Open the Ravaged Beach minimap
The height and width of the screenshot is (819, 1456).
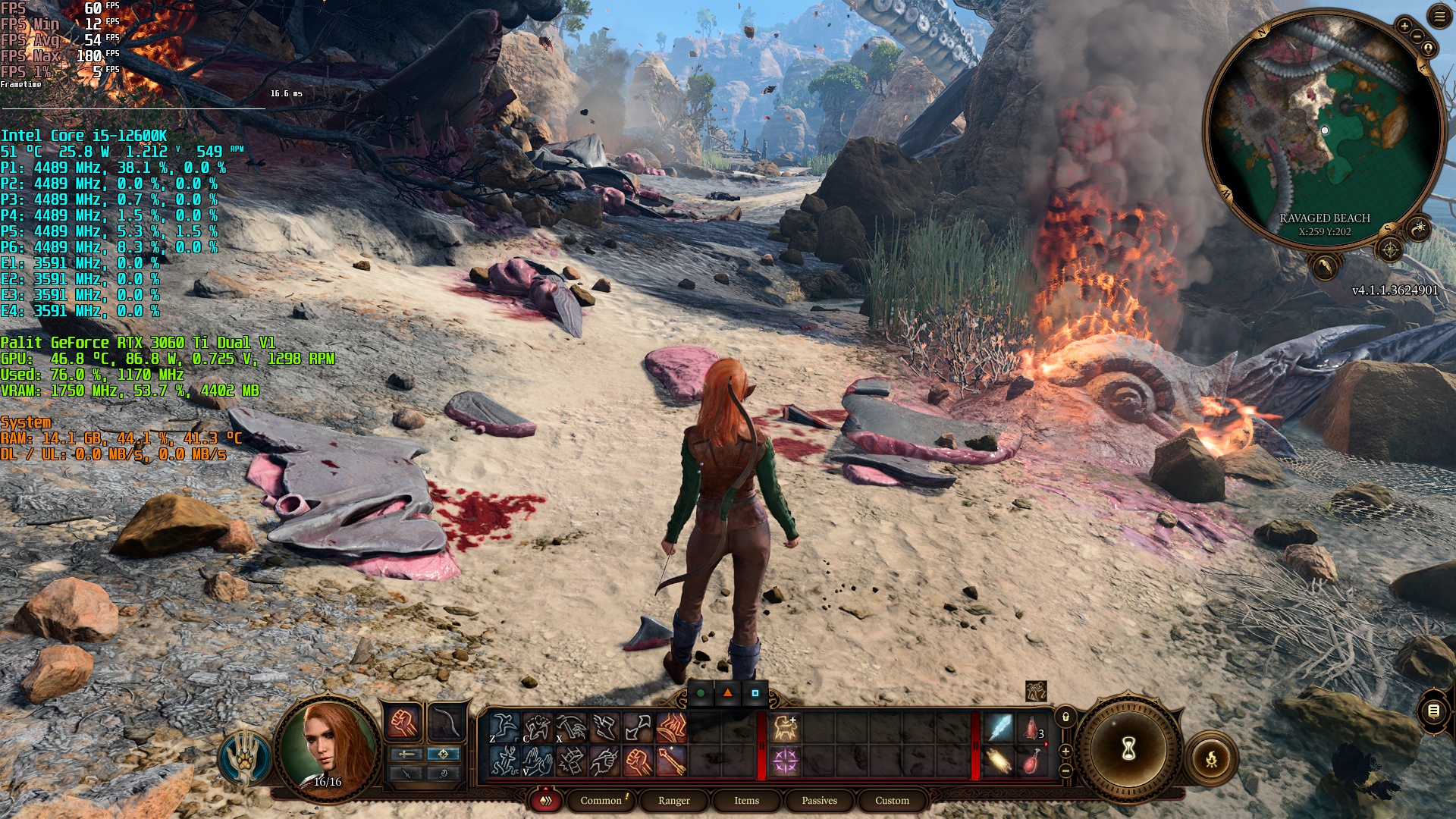tap(1323, 129)
